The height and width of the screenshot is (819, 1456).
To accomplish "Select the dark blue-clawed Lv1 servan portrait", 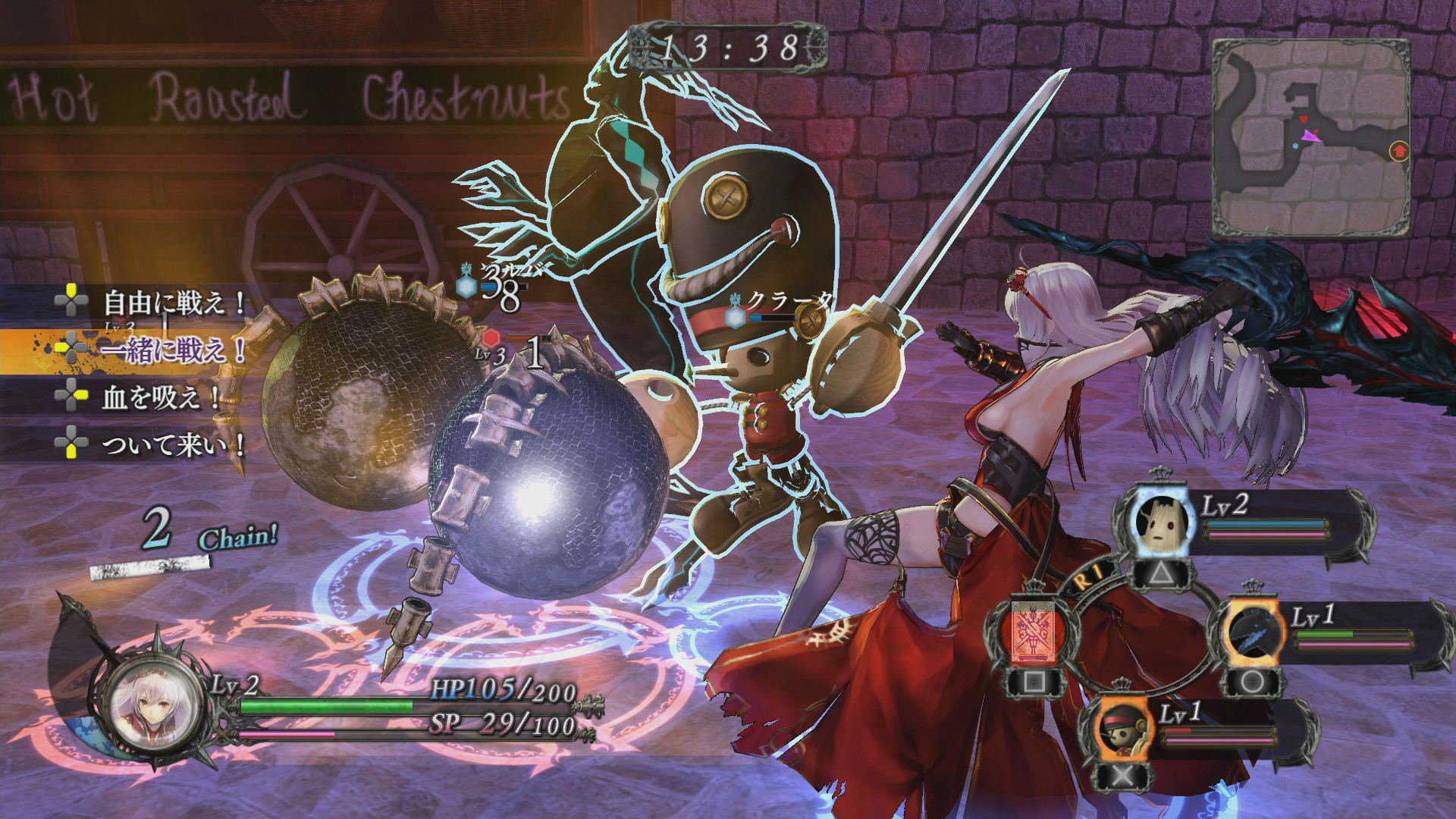I will (1252, 632).
